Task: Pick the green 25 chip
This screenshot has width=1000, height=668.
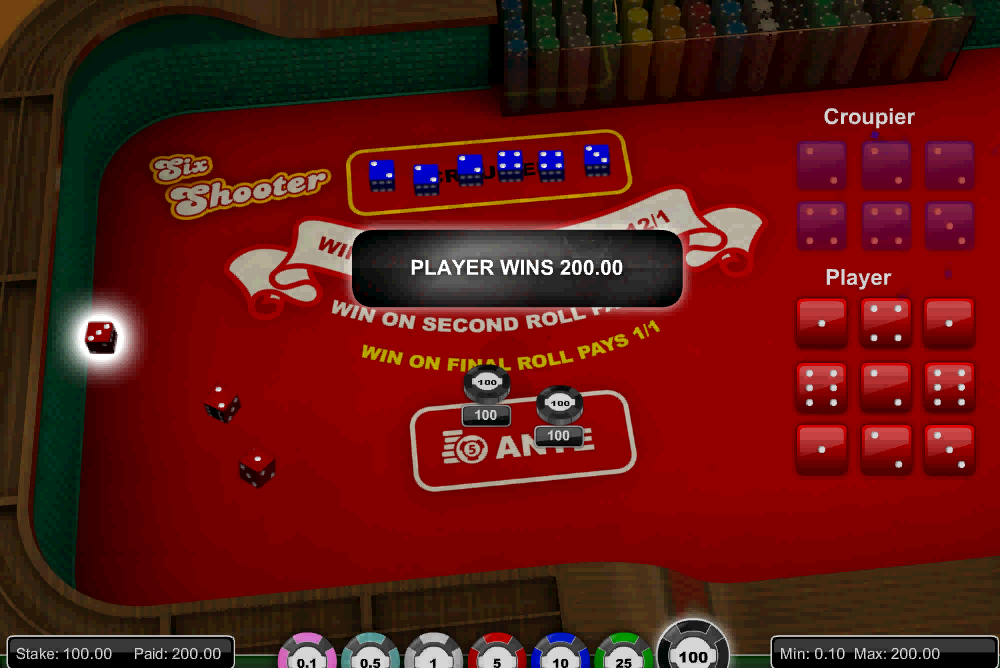Action: tap(625, 655)
